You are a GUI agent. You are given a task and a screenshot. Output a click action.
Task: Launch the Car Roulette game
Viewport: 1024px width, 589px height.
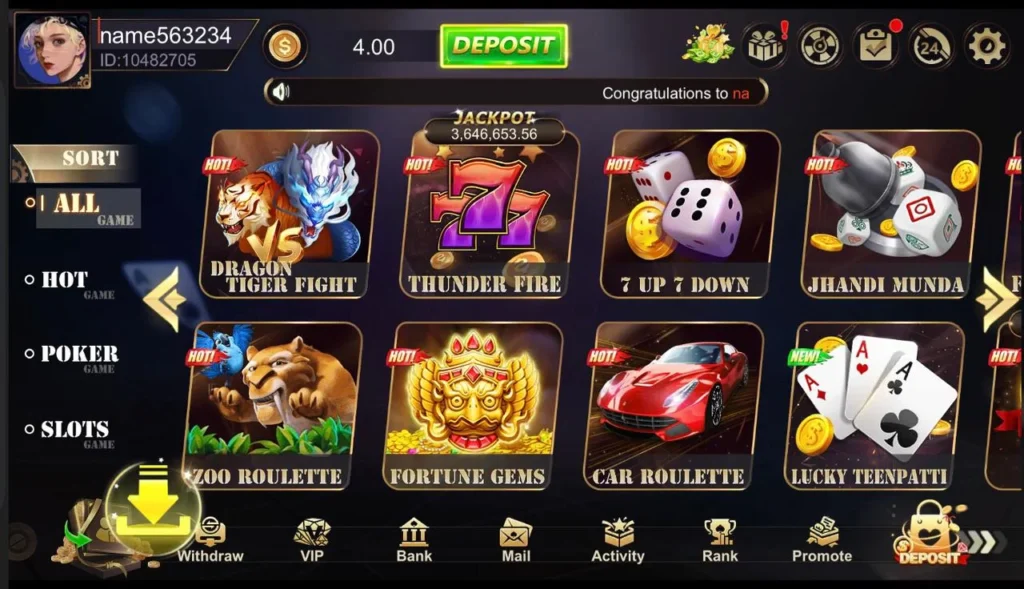pos(674,405)
